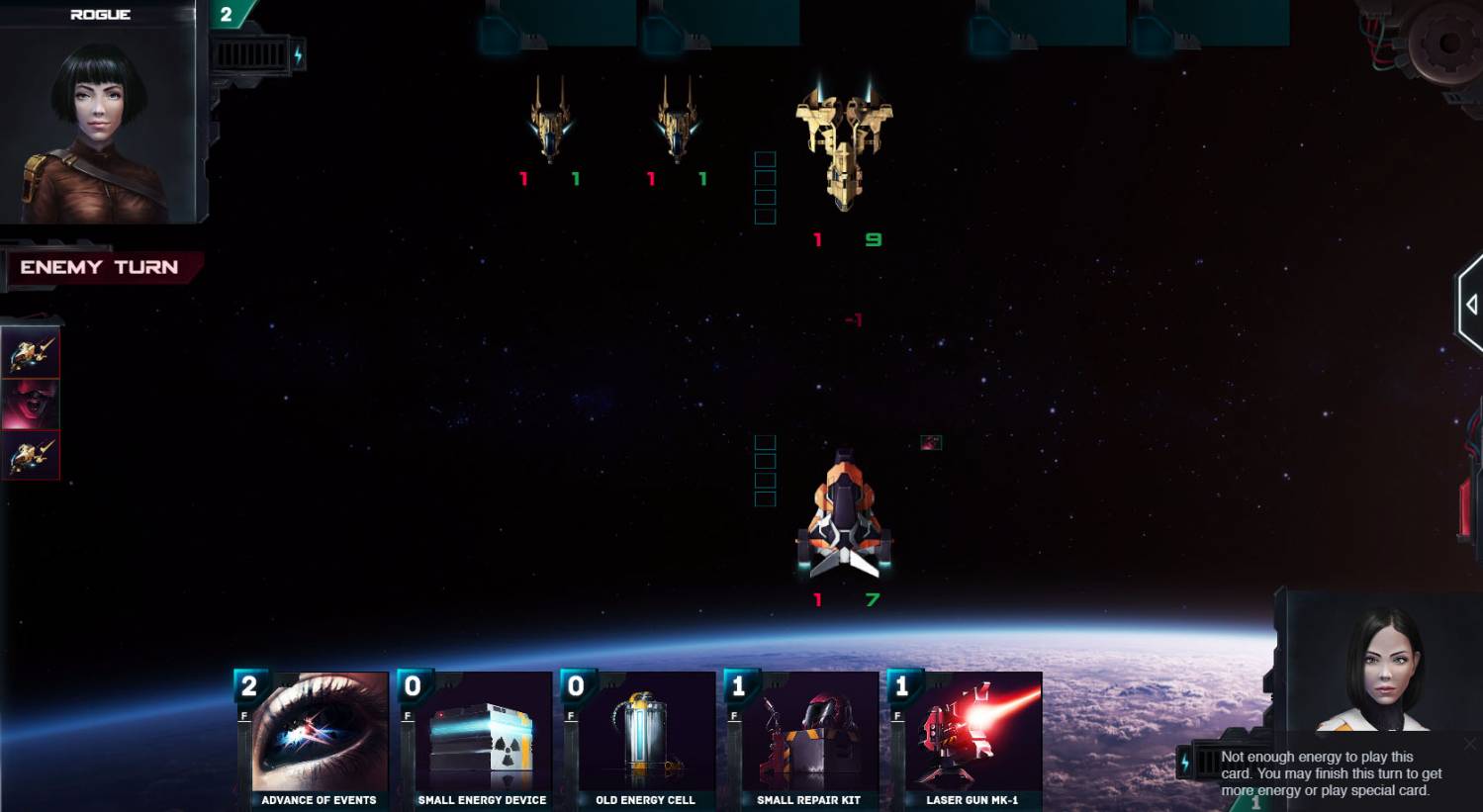Screen dimensions: 1483x812
Task: Click the Enemy Turn banner button
Action: [x=100, y=267]
